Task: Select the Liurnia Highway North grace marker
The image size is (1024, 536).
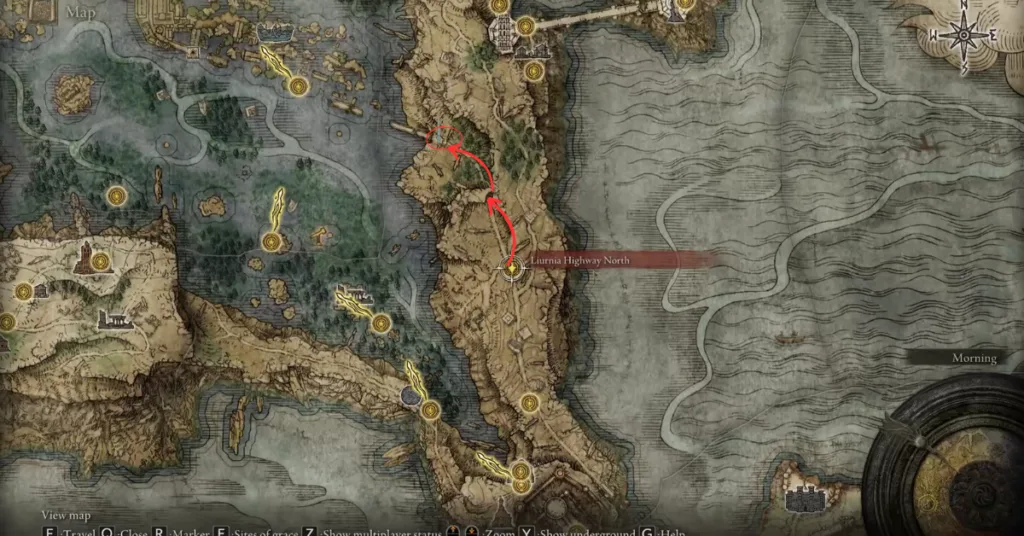Action: pos(513,269)
